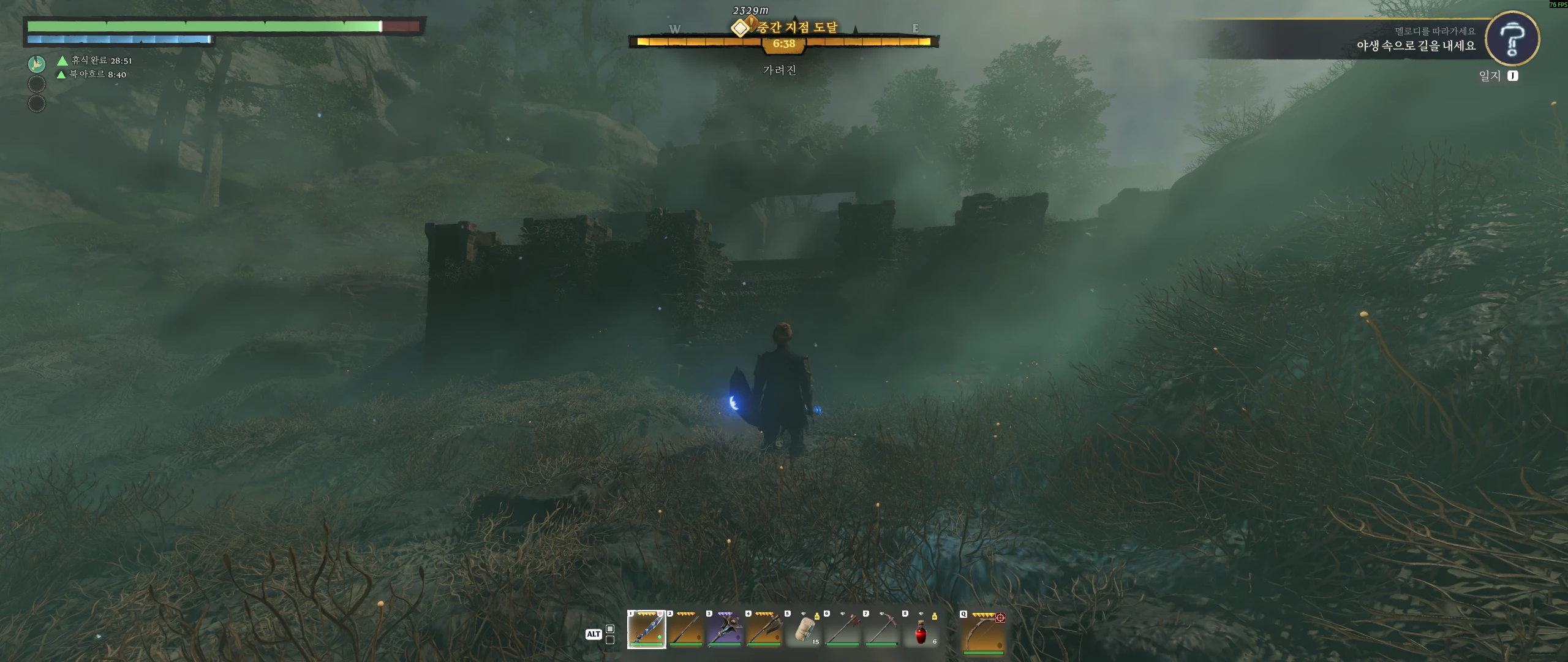
Task: Click the active food buff icon
Action: 37,64
